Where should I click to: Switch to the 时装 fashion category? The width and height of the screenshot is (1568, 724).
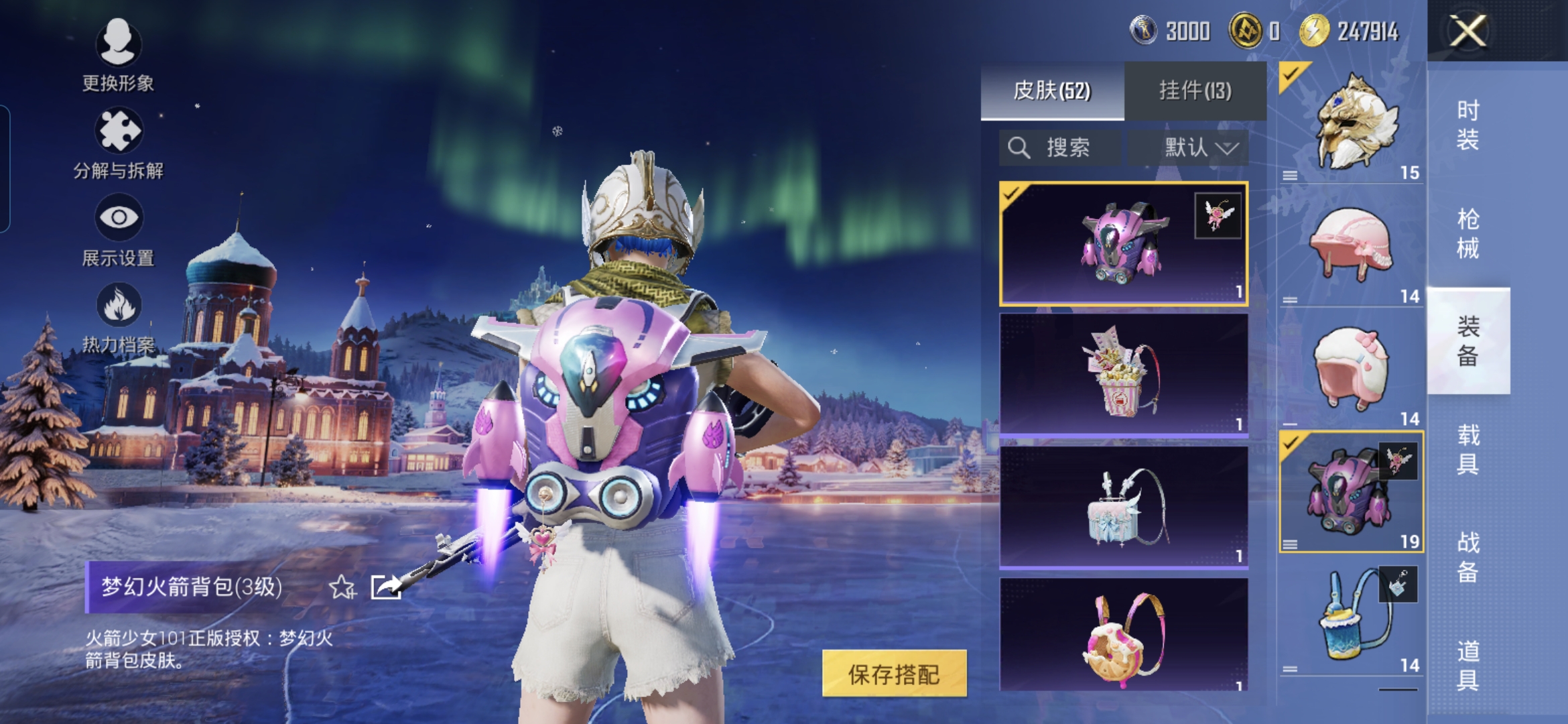(1467, 125)
